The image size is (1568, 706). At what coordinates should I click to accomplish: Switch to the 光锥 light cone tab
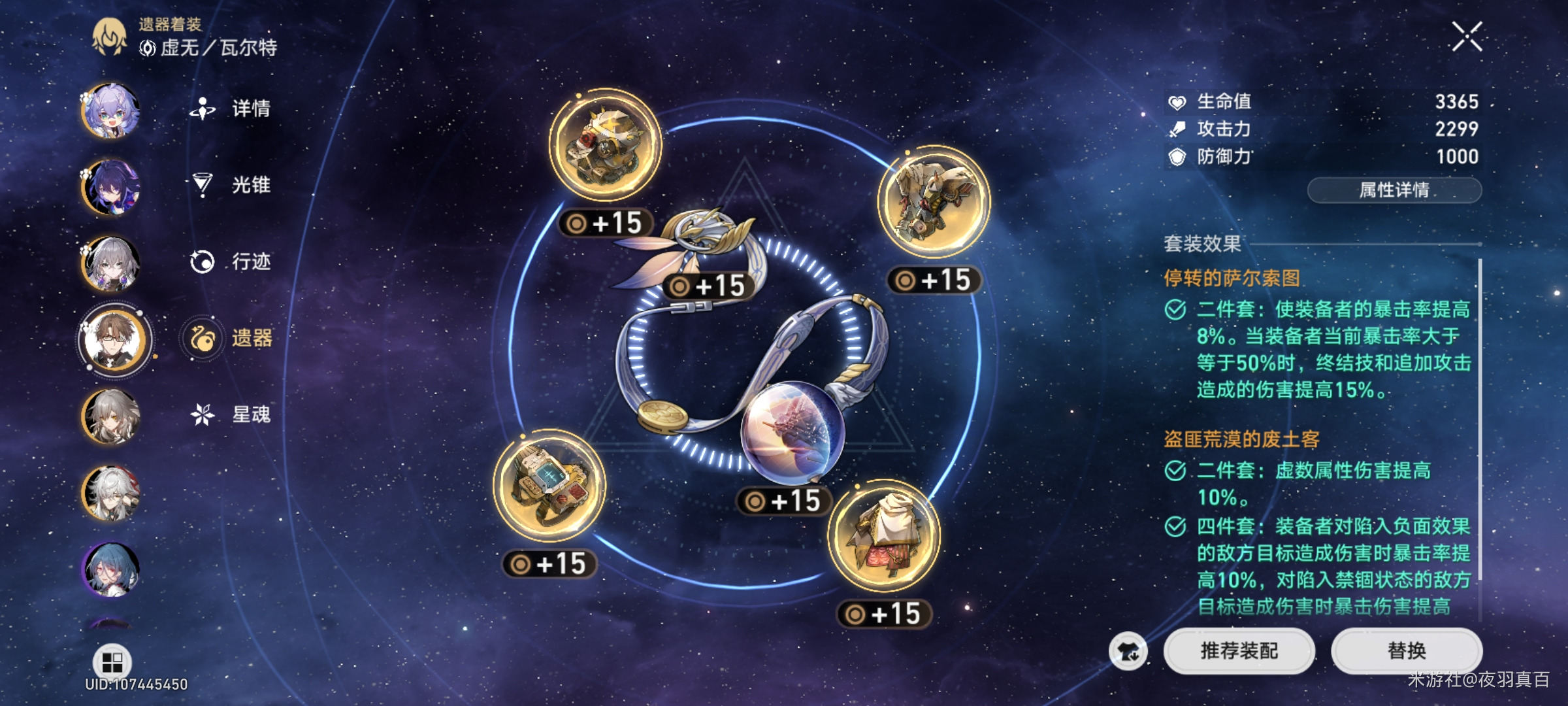click(250, 185)
